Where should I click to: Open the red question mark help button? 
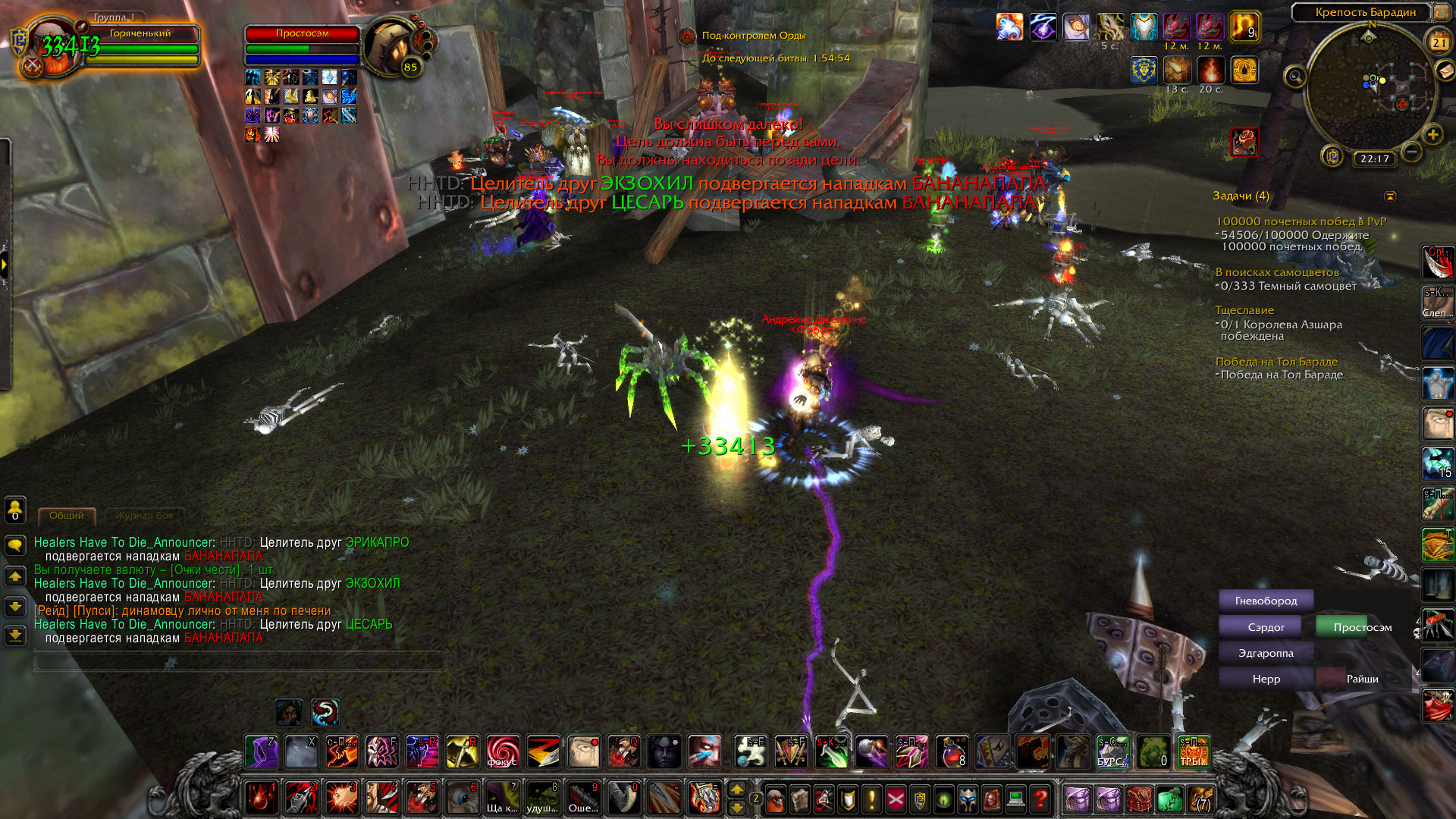[1040, 799]
